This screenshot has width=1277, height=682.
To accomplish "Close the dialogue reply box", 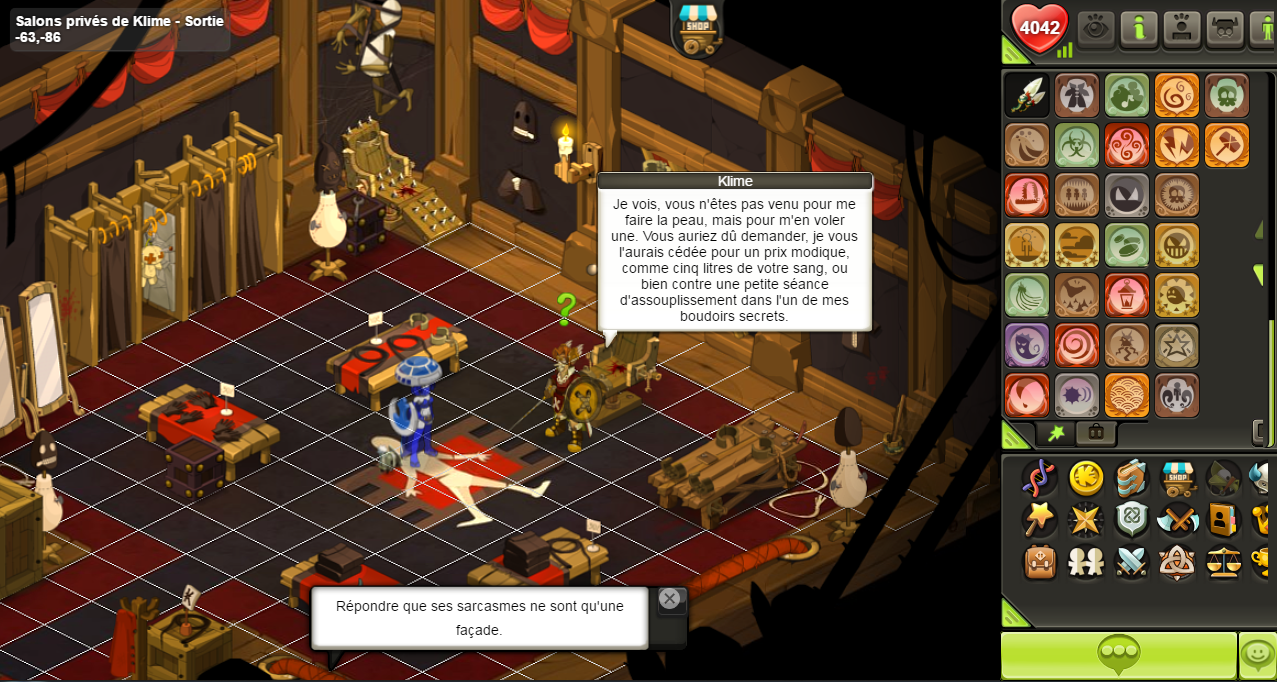I will tap(669, 599).
